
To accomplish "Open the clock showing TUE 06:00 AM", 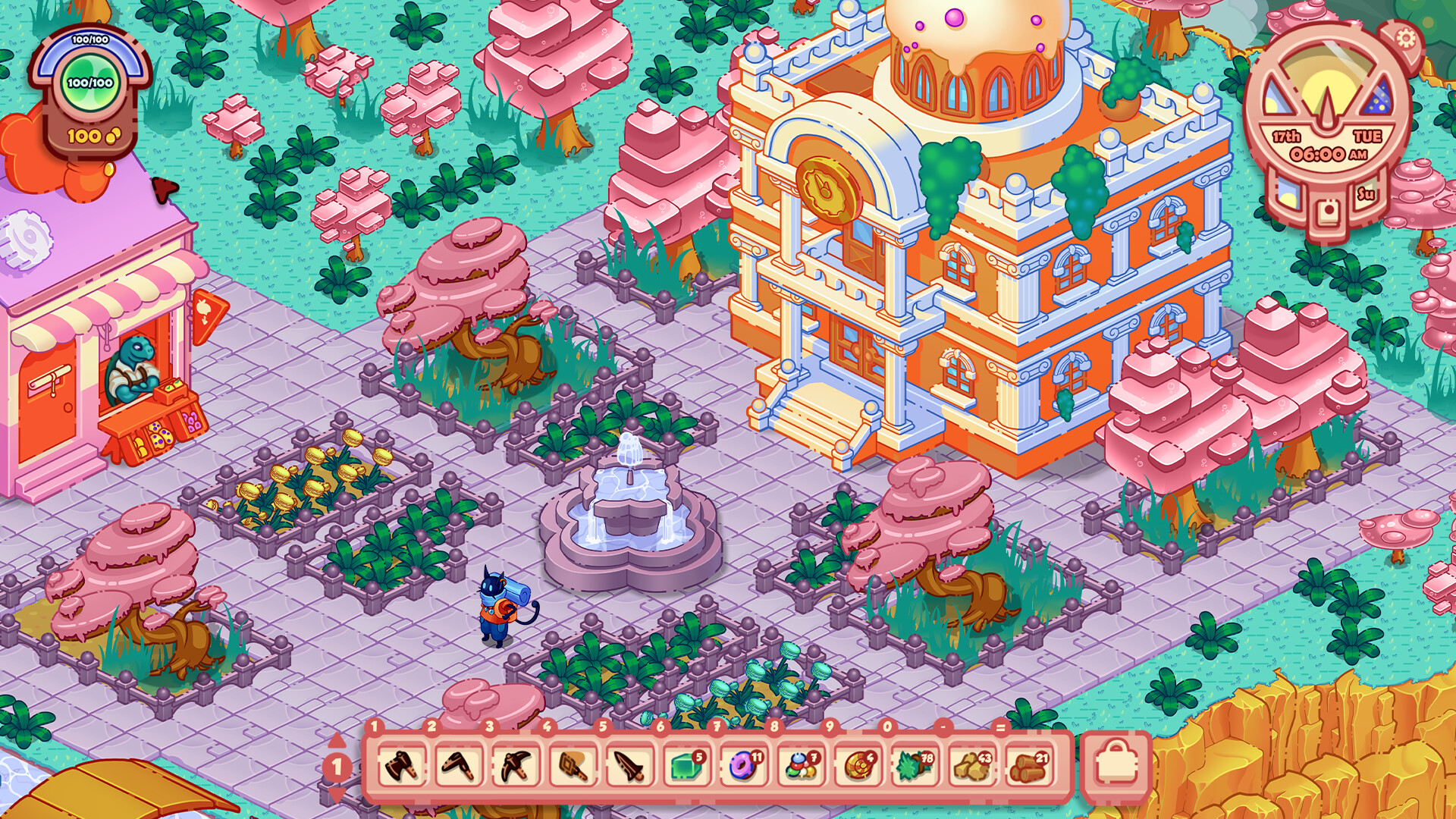I will pyautogui.click(x=1328, y=152).
